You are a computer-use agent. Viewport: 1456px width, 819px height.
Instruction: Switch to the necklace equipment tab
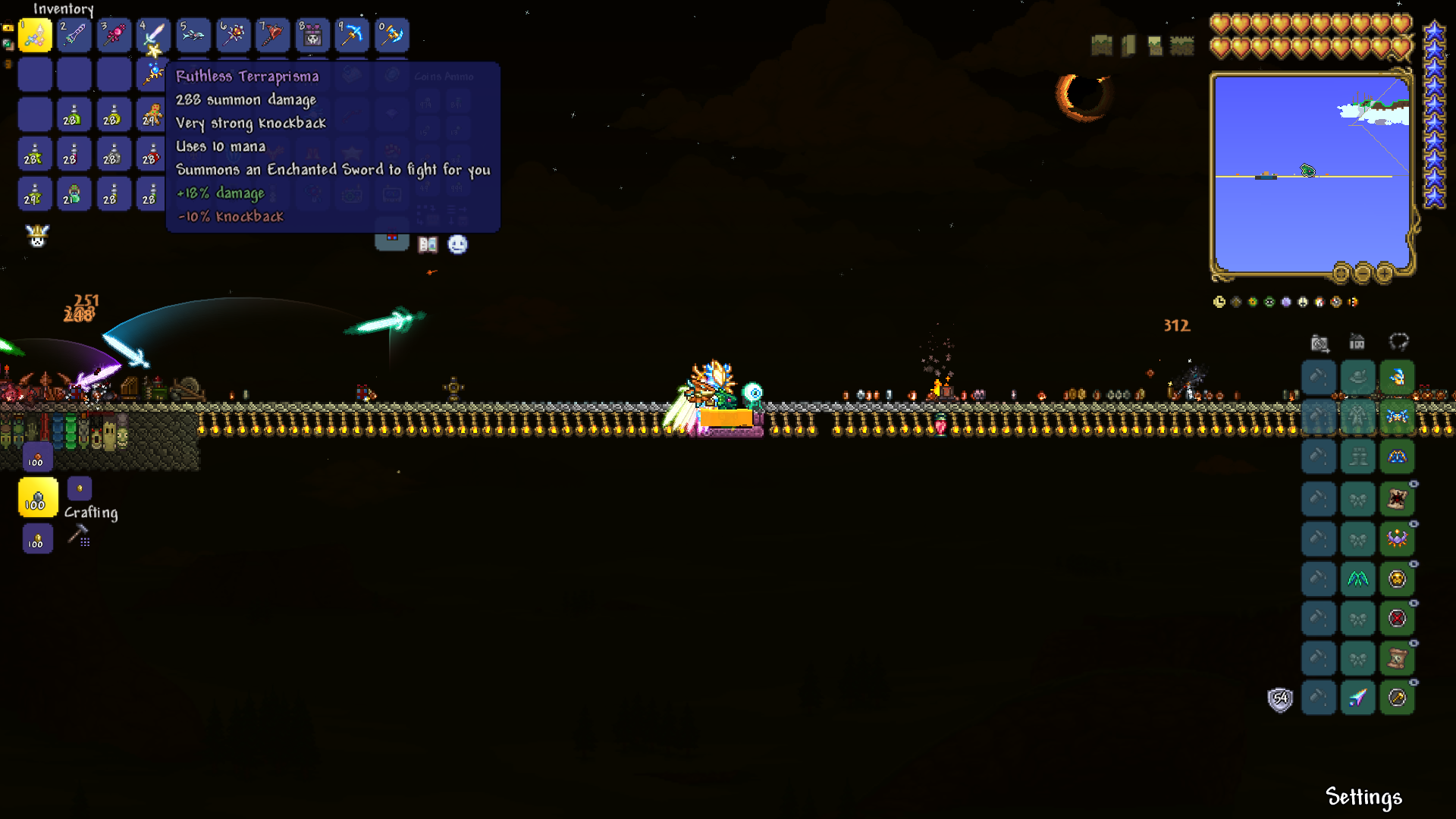coord(1401,343)
